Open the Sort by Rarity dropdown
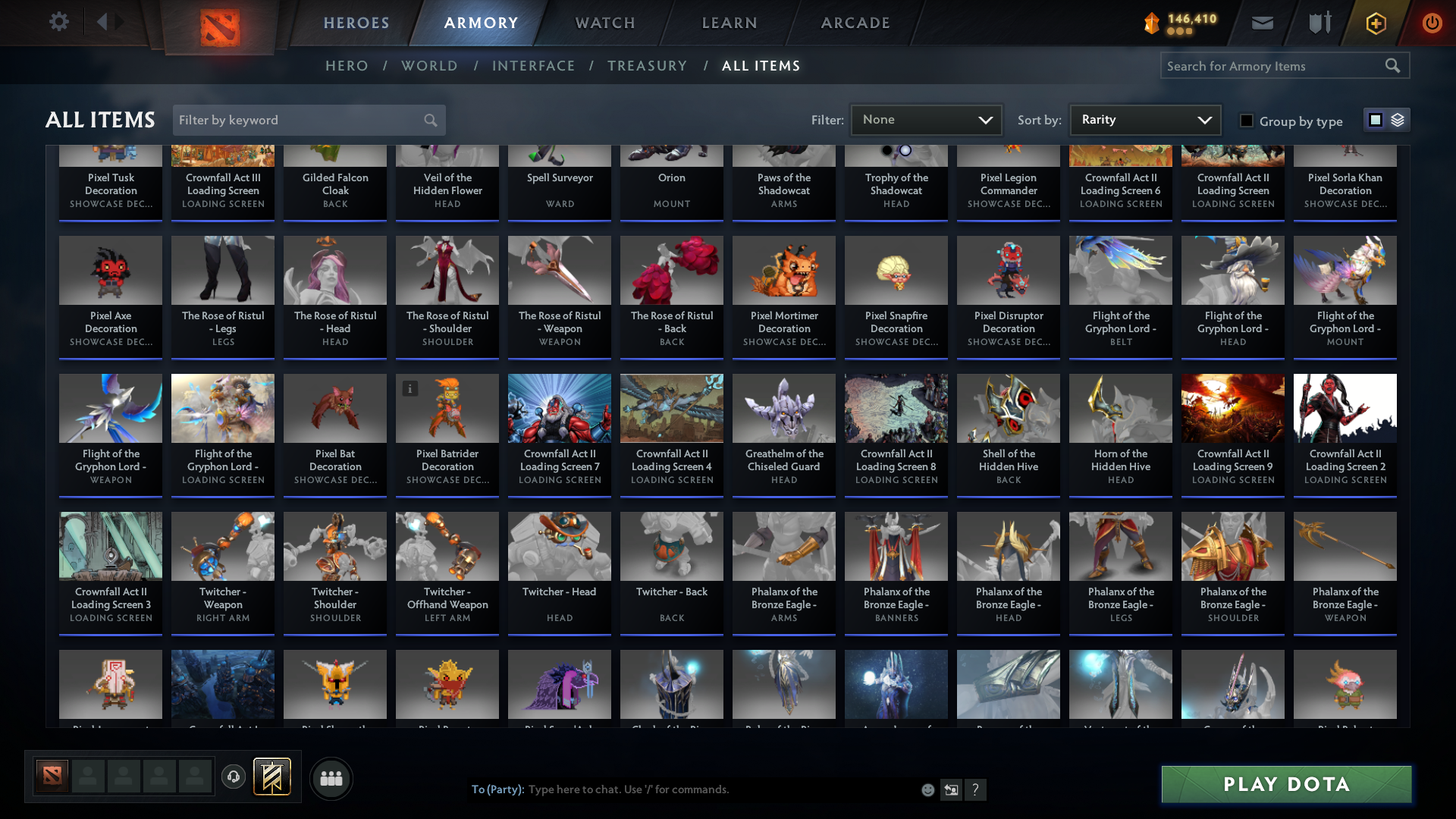 click(1144, 119)
